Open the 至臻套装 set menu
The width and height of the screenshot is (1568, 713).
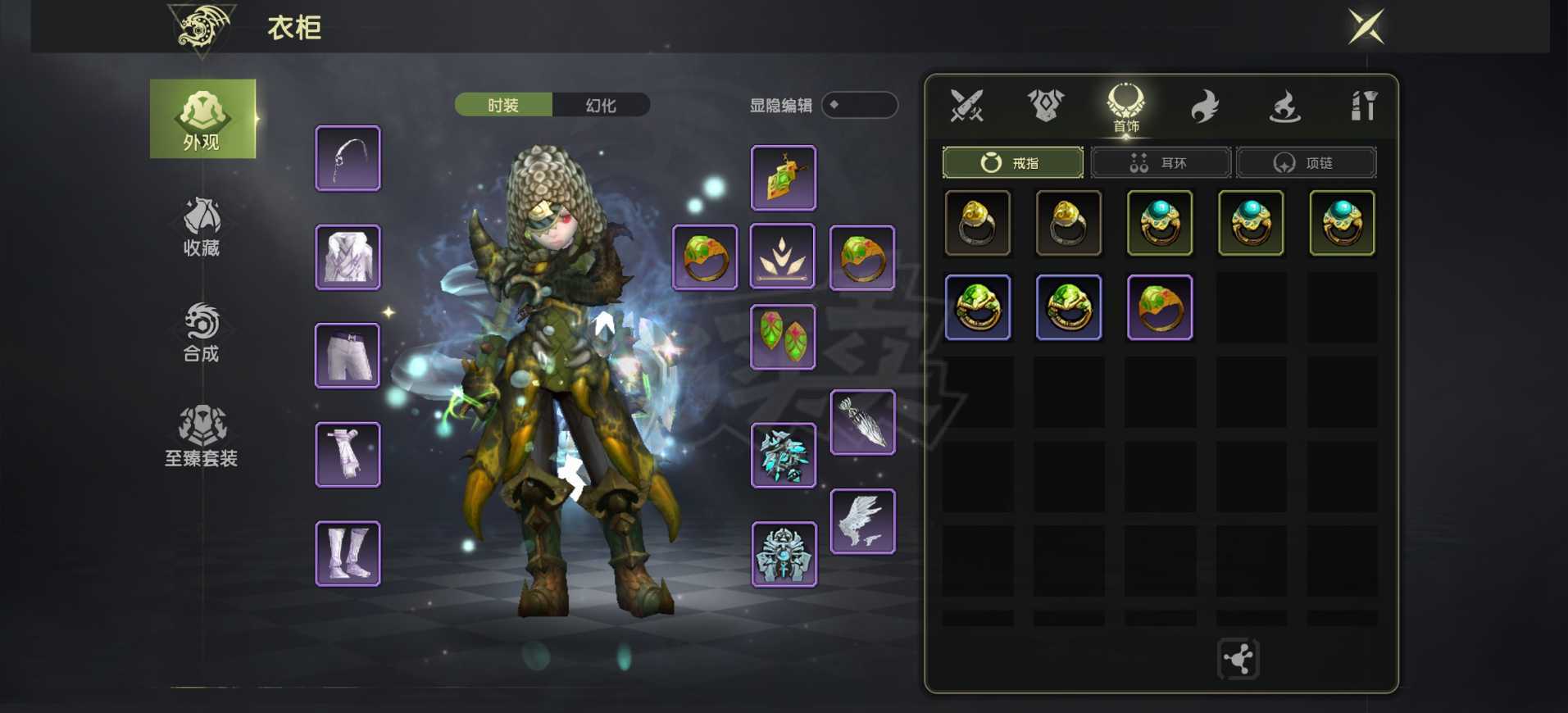point(202,436)
